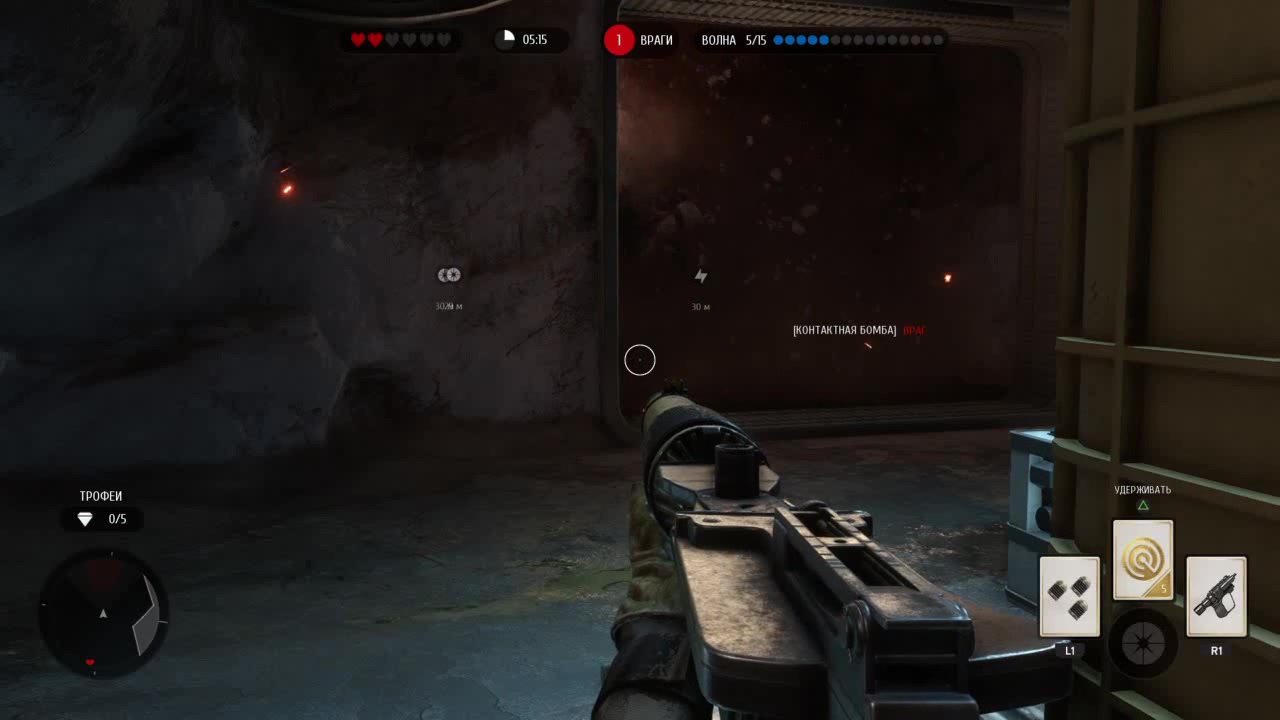Choose the scout pistol star card
The image size is (1280, 720).
(1216, 596)
